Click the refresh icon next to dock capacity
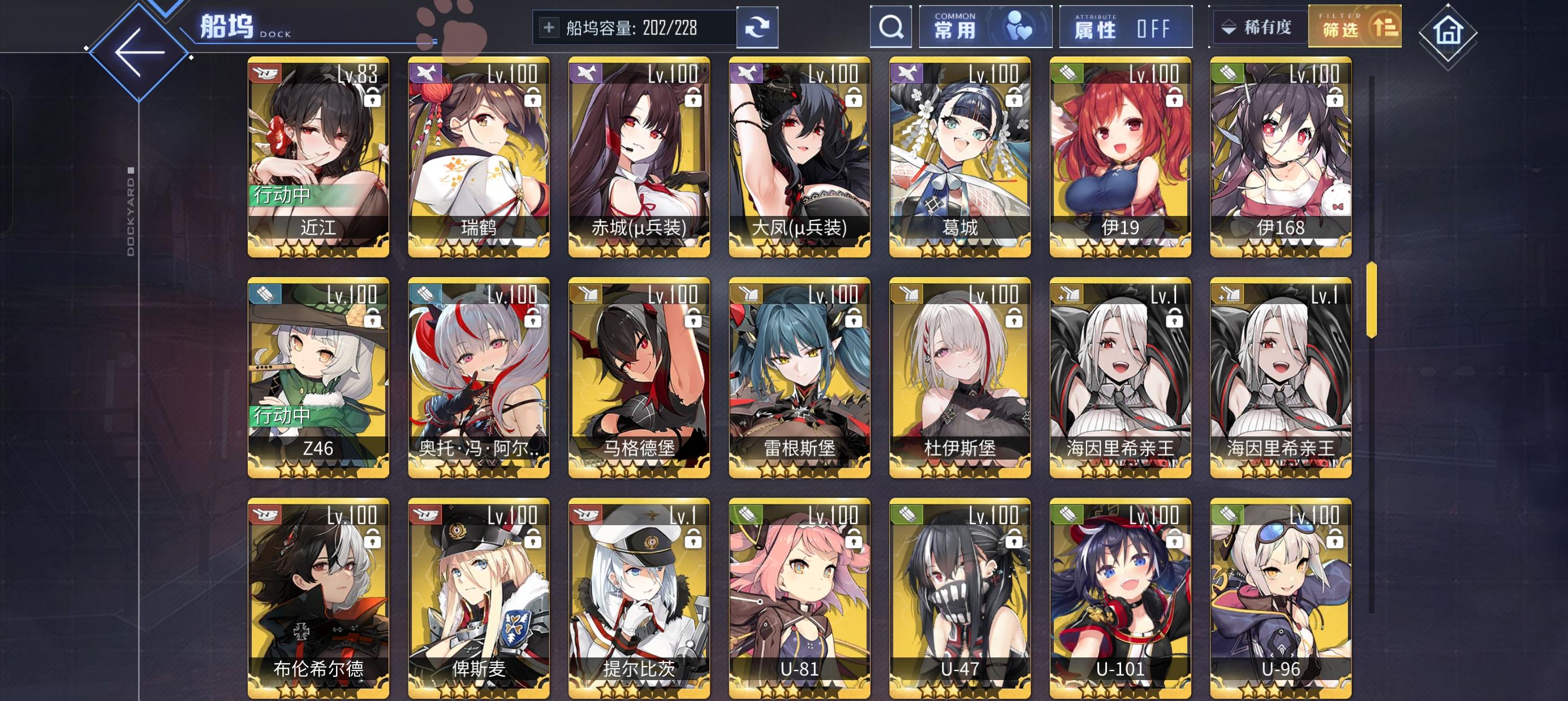 (757, 27)
